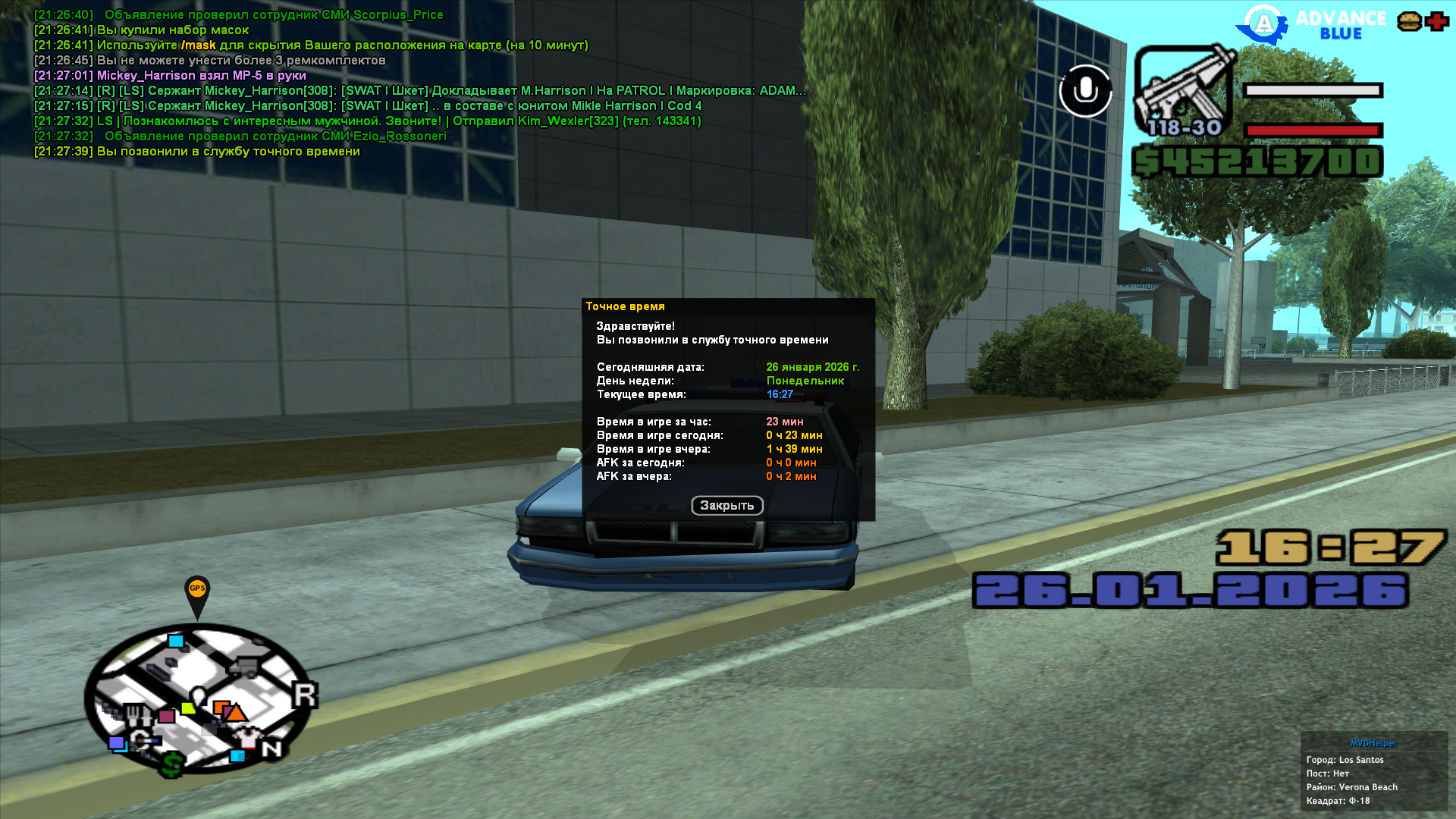The height and width of the screenshot is (819, 1456).
Task: Click the red cross health icon
Action: (x=1436, y=22)
